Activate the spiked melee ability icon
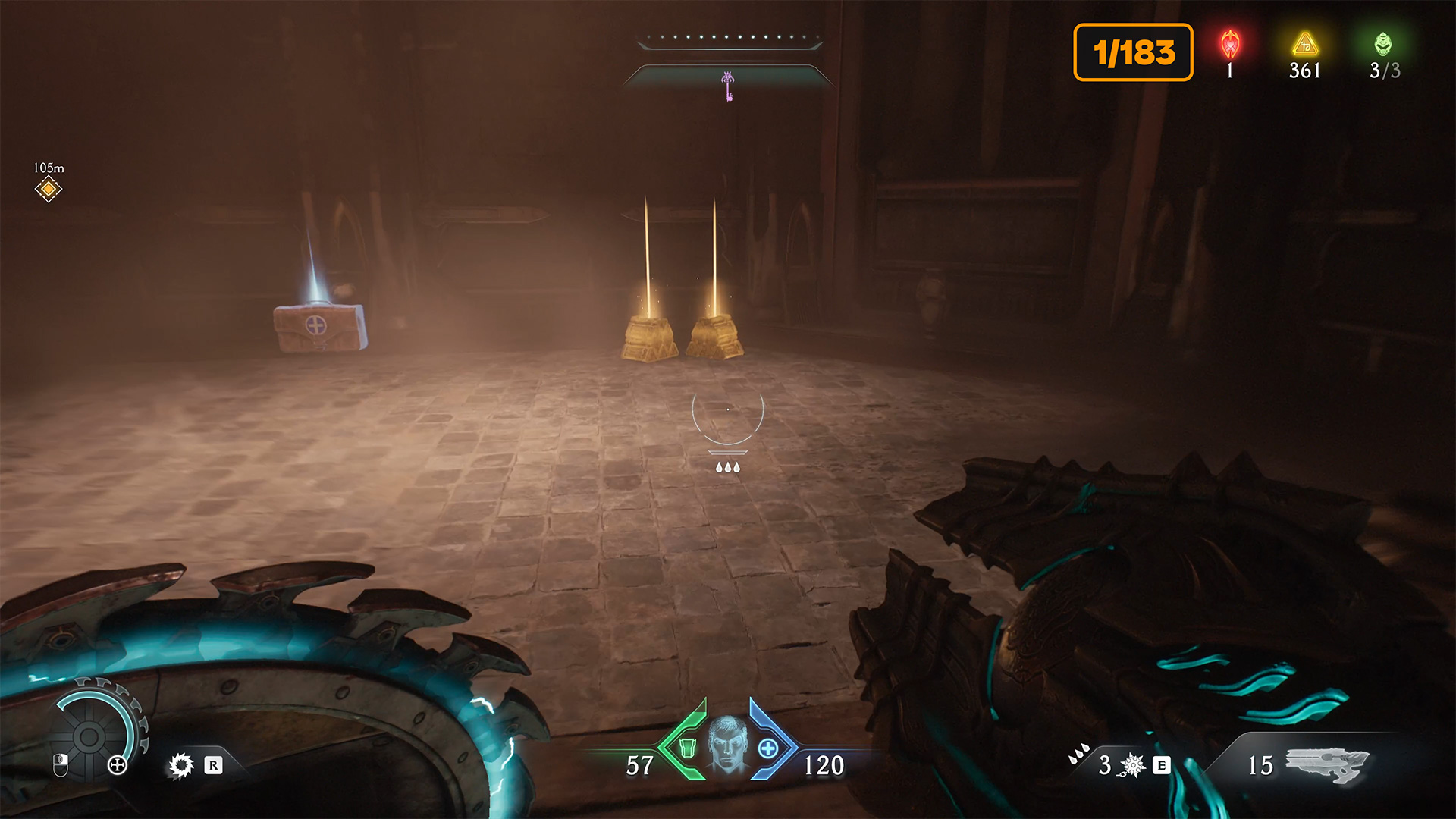Viewport: 1456px width, 819px height. pos(1132,765)
